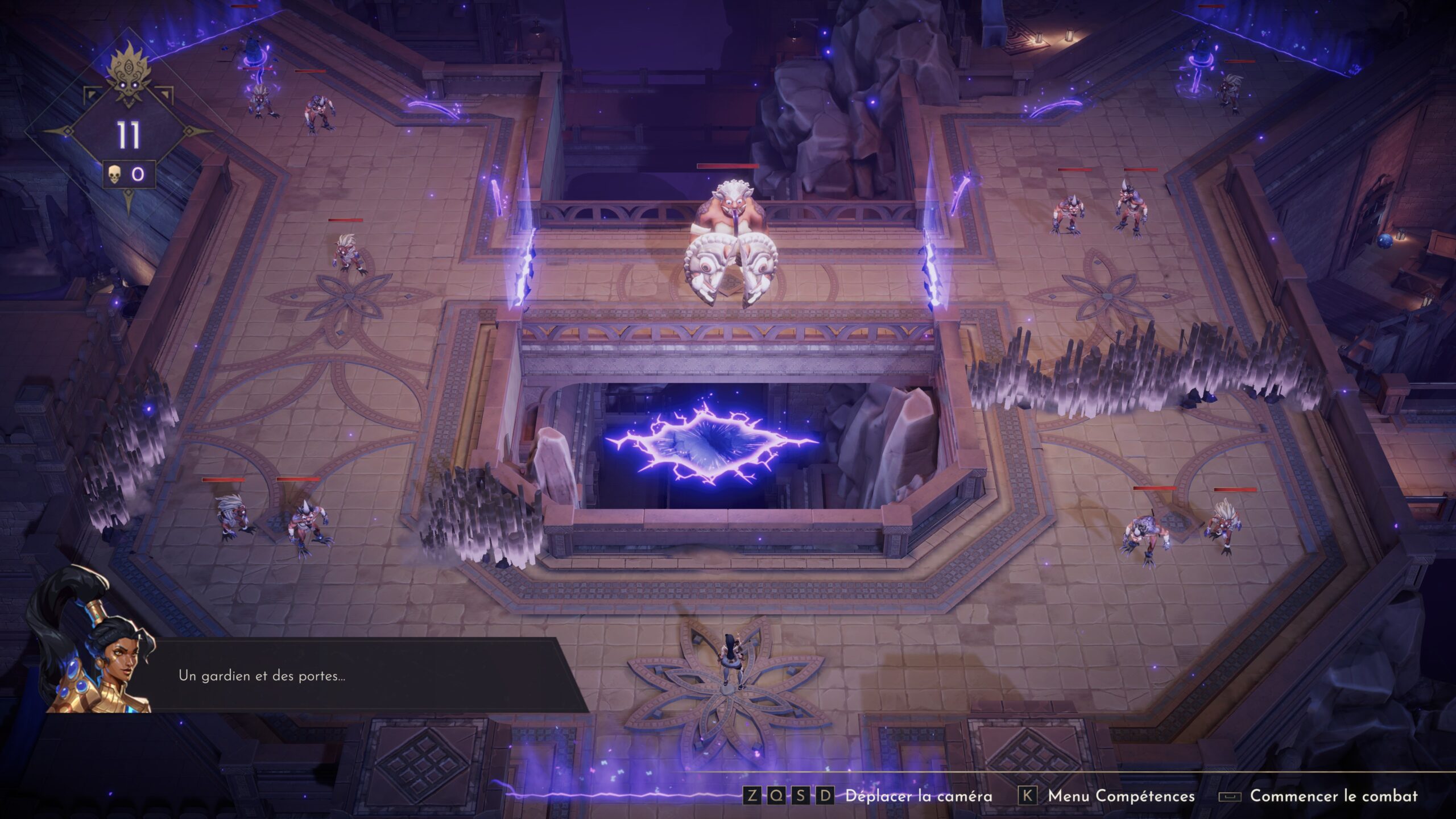Image resolution: width=1456 pixels, height=819 pixels.
Task: Click the K key icon for Menu Compétences
Action: 1028,796
